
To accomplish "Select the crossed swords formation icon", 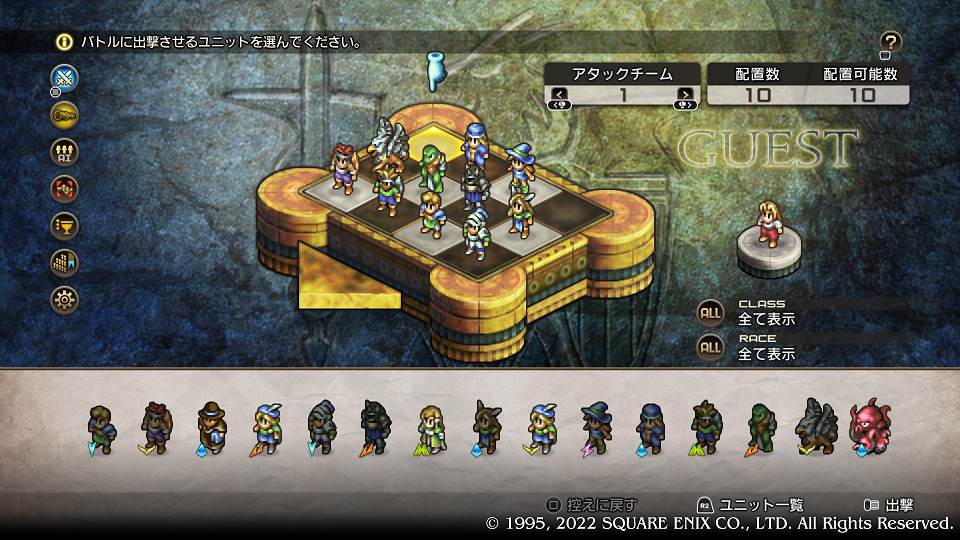I will click(x=65, y=78).
